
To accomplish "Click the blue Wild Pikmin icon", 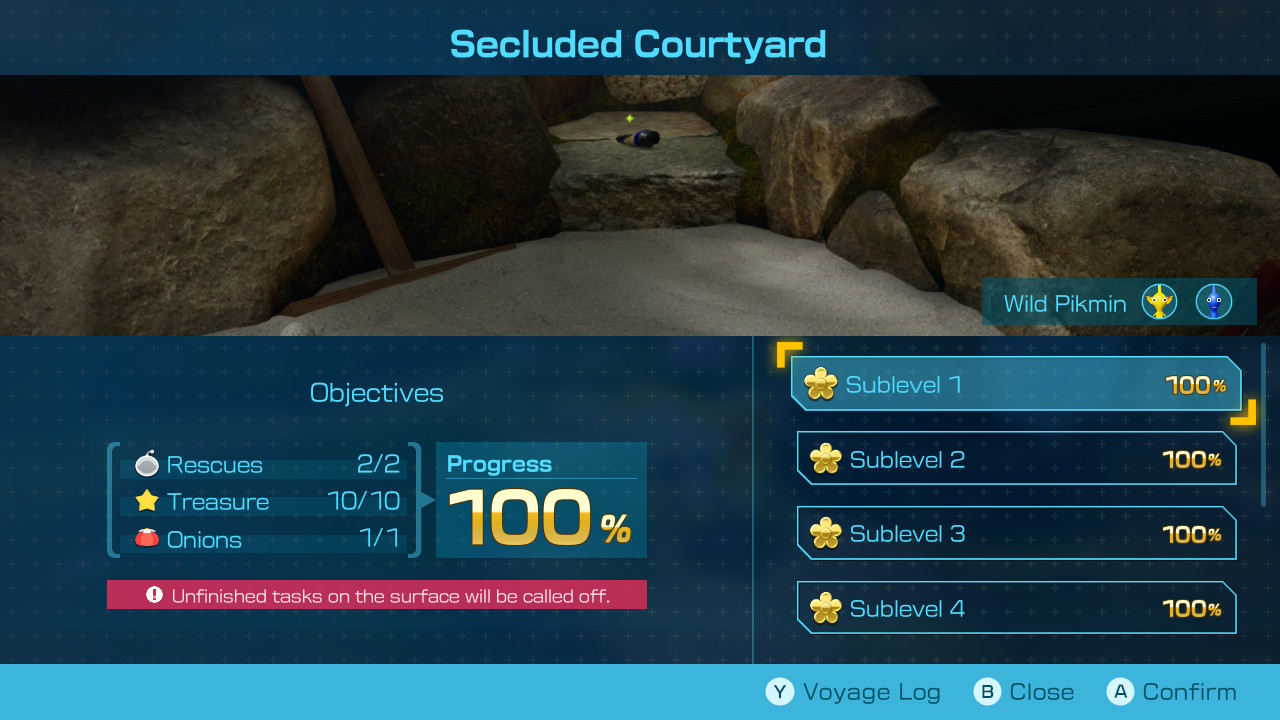I will tap(1213, 302).
